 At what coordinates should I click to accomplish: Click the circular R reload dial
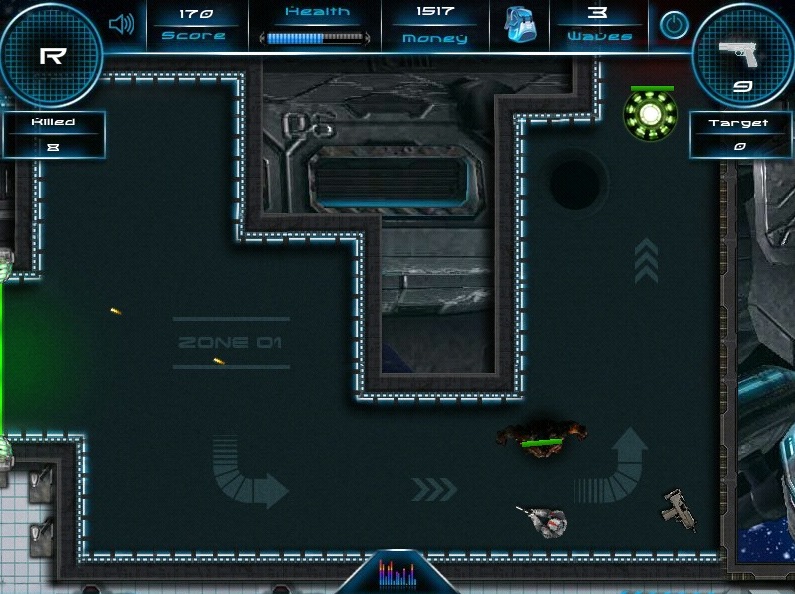click(52, 57)
